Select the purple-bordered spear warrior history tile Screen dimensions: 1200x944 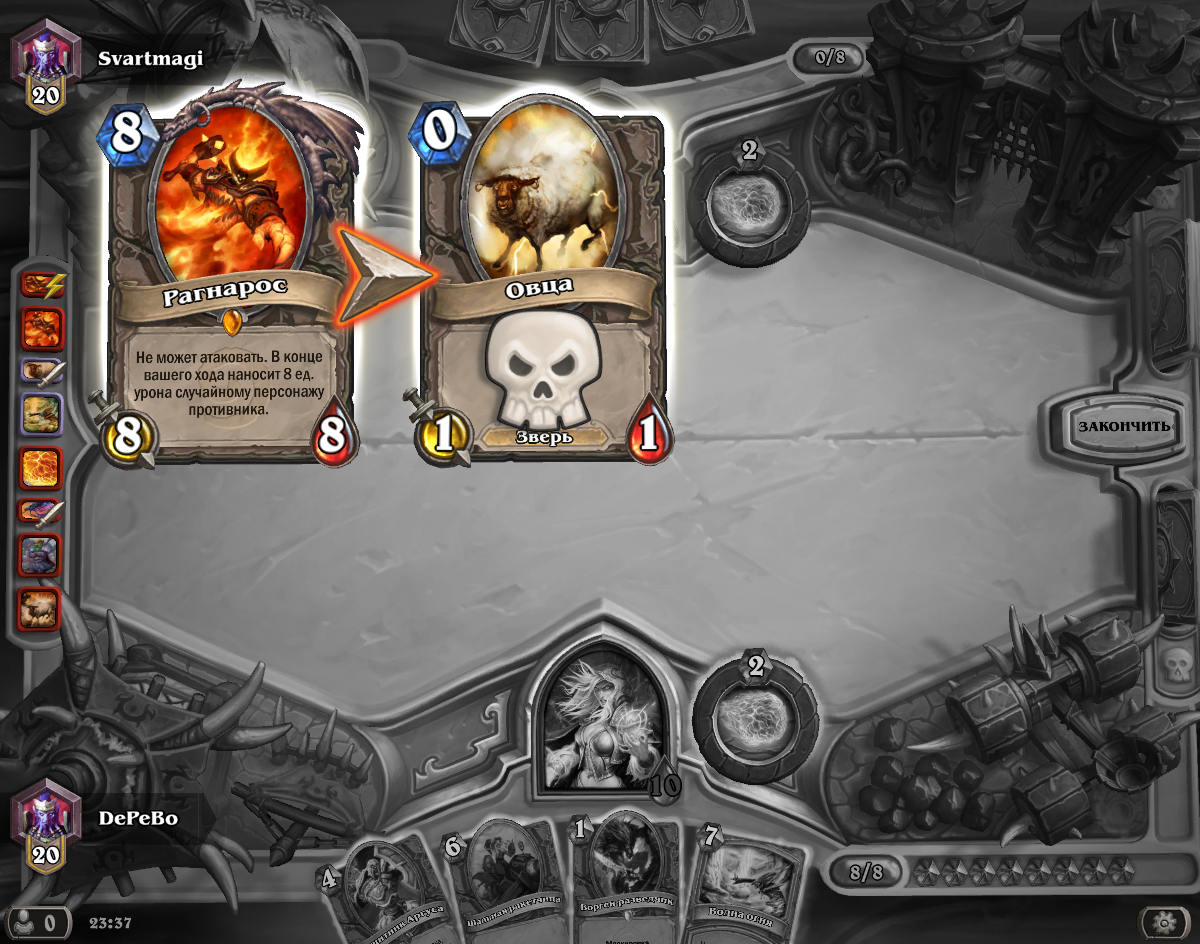(x=42, y=373)
